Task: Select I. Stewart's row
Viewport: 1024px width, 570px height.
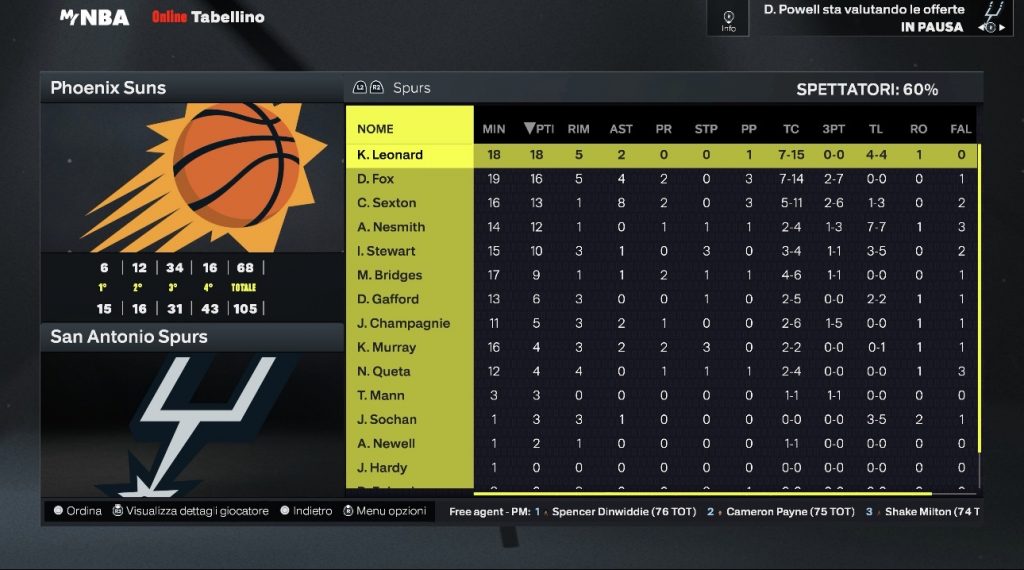Action: 386,251
